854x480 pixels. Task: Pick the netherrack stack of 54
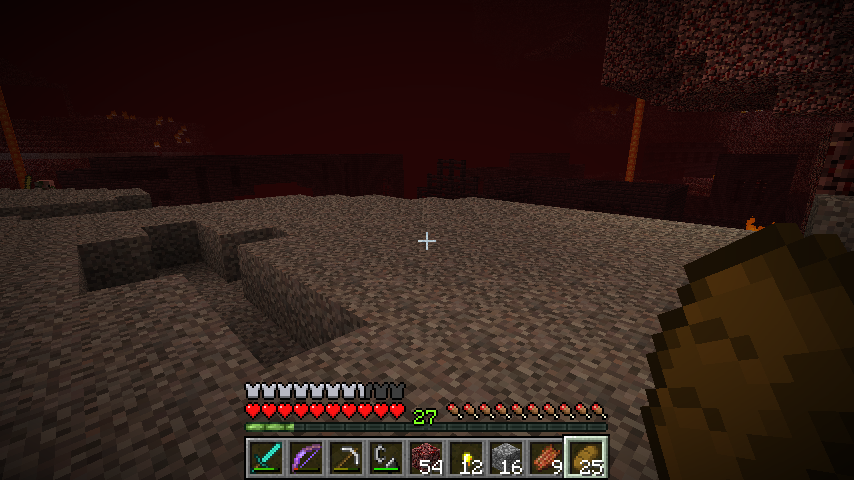[426, 458]
